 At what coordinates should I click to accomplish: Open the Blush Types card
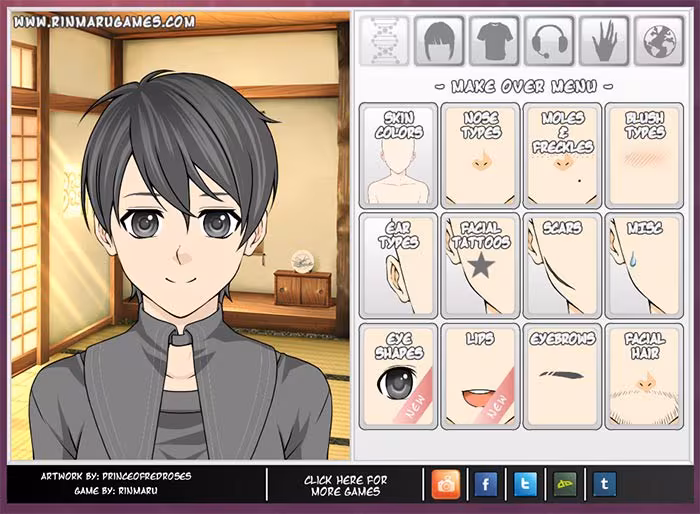pyautogui.click(x=644, y=154)
